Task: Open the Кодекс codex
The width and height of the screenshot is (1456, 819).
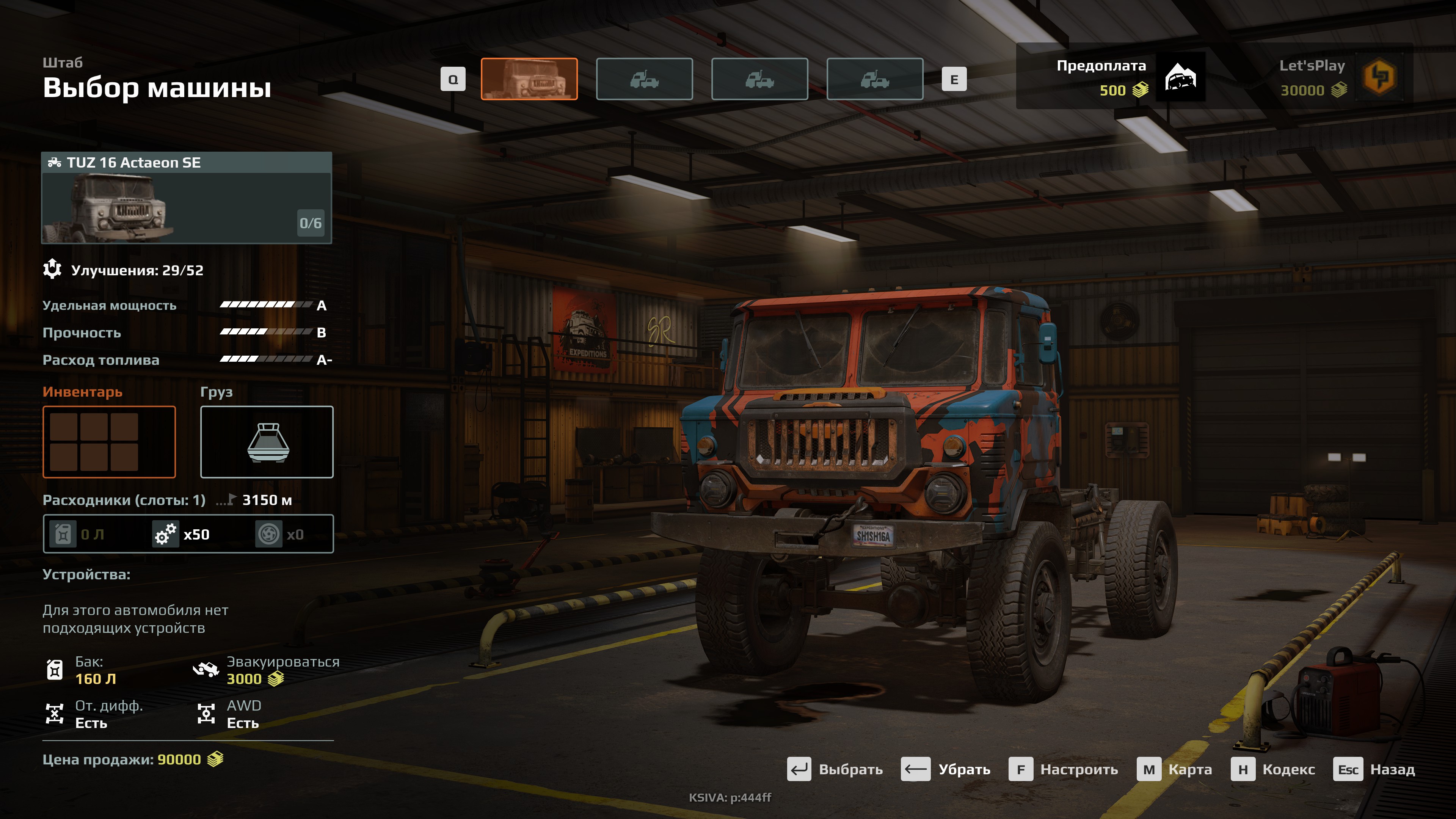Action: click(1273, 770)
